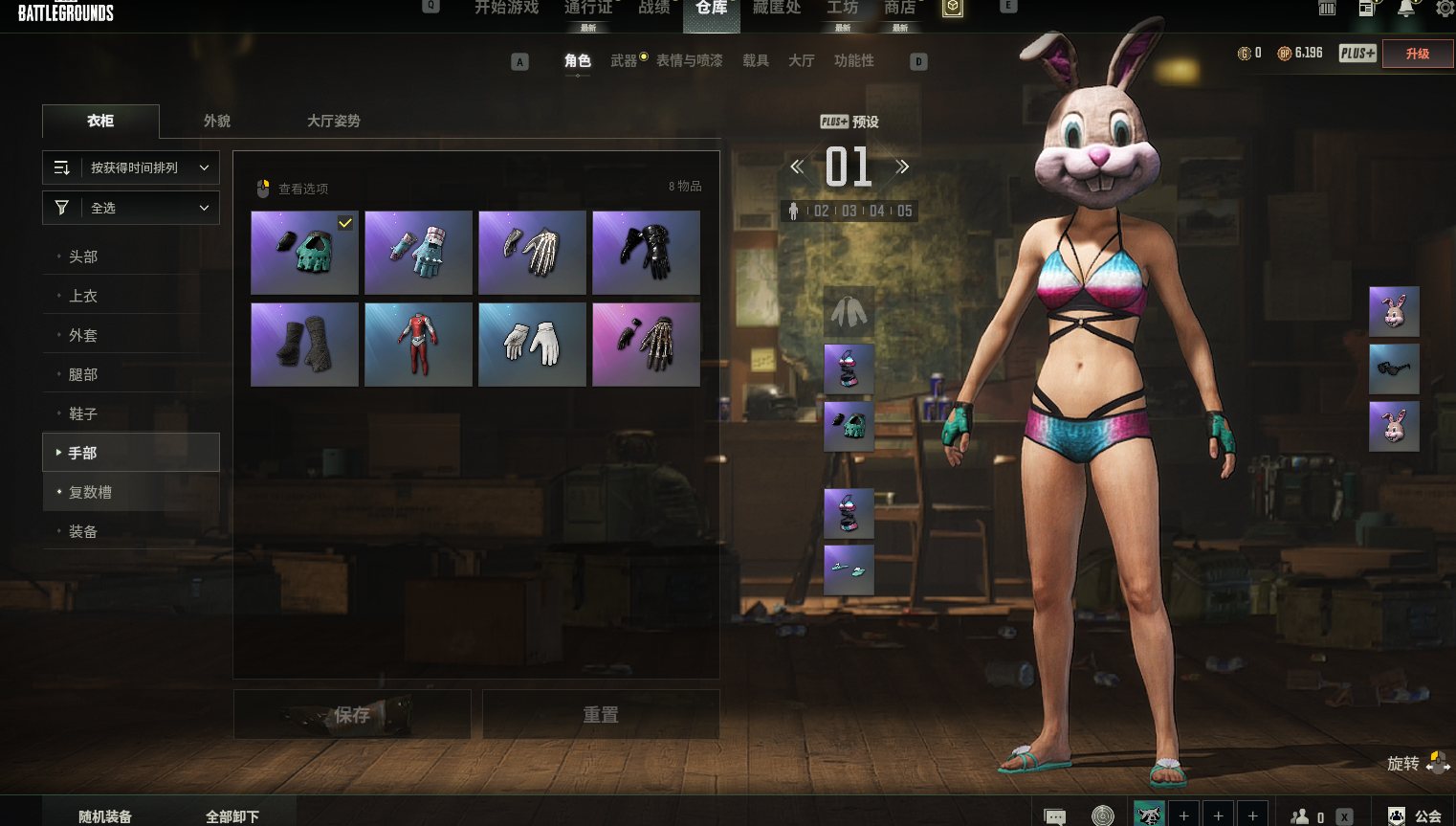Choose the plain white gloves item
Screen dimensions: 1456x826
[x=532, y=345]
